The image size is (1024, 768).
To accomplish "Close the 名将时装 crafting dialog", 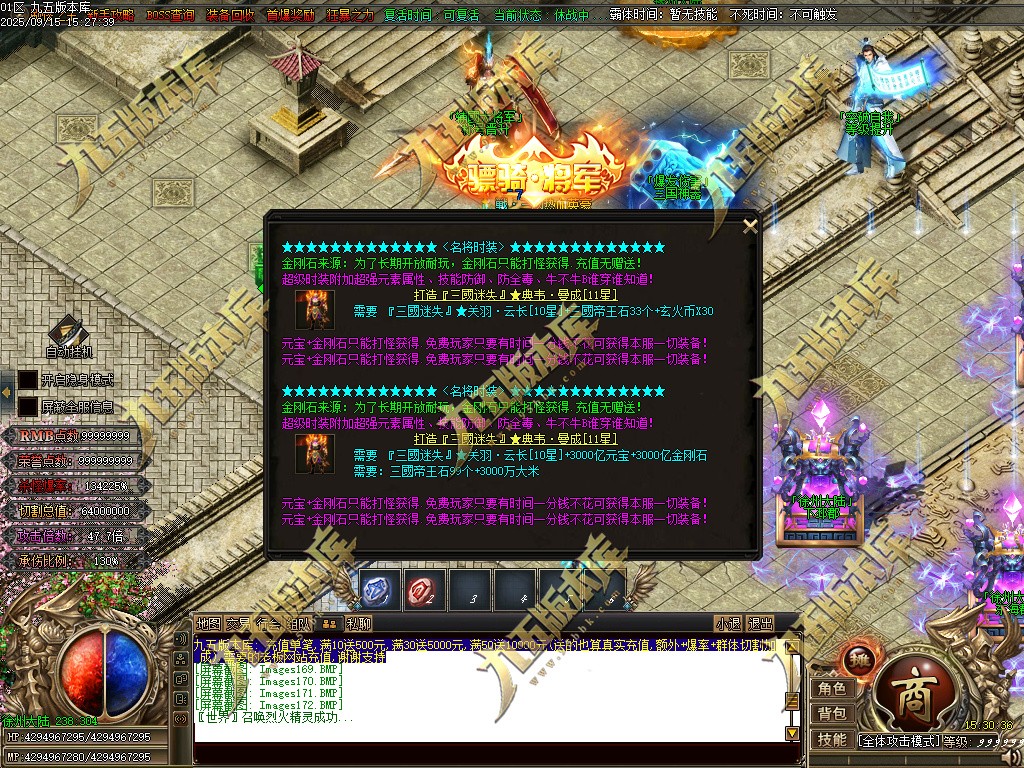I will [x=750, y=226].
